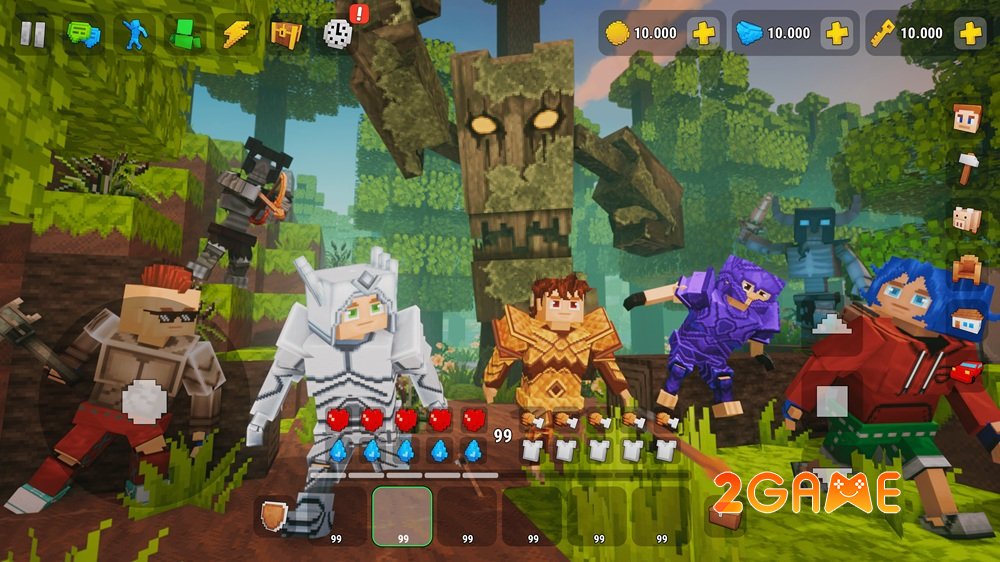
Task: Tap the blue running figure icon
Action: tap(134, 34)
